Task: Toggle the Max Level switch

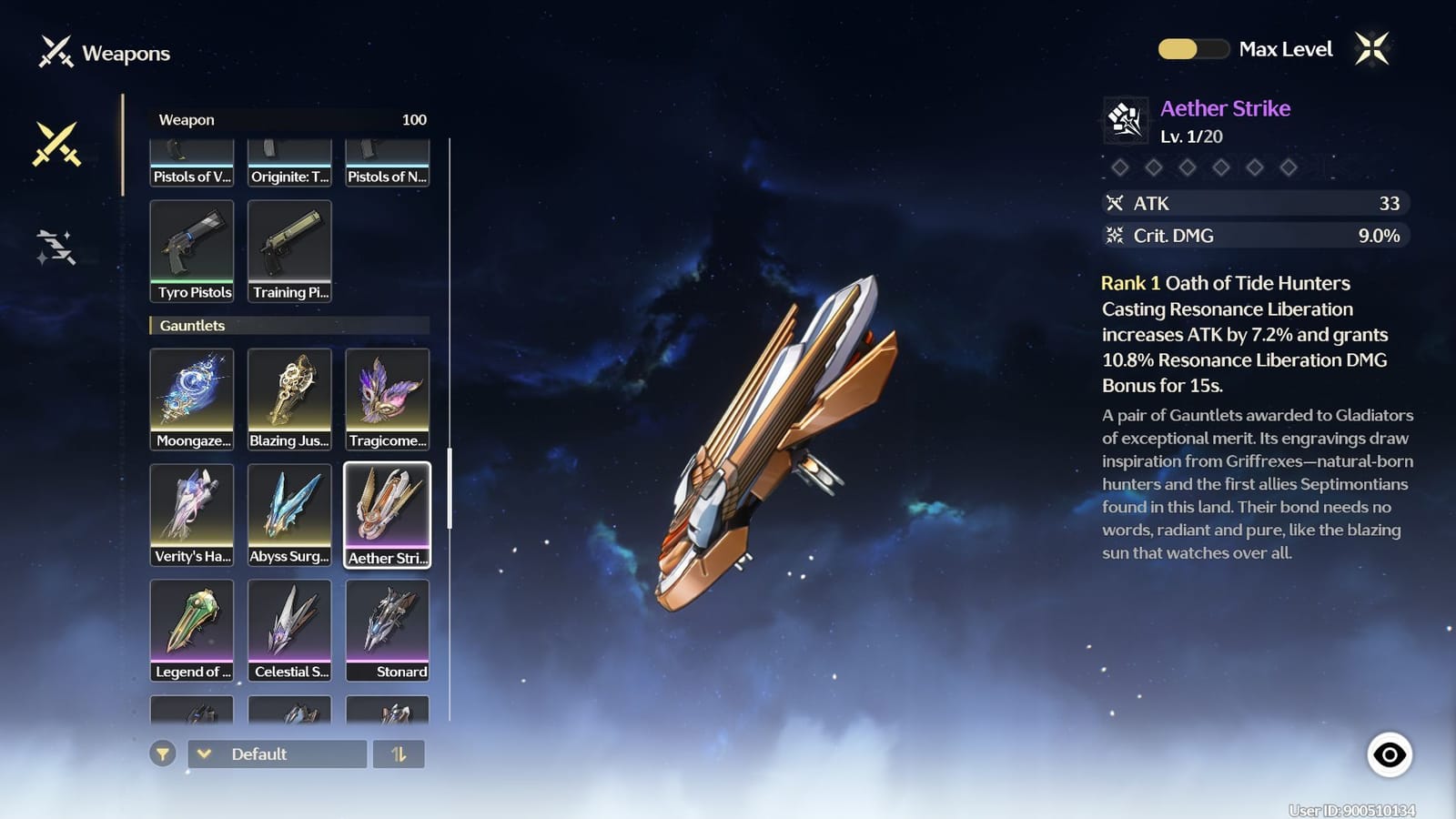Action: (1194, 49)
